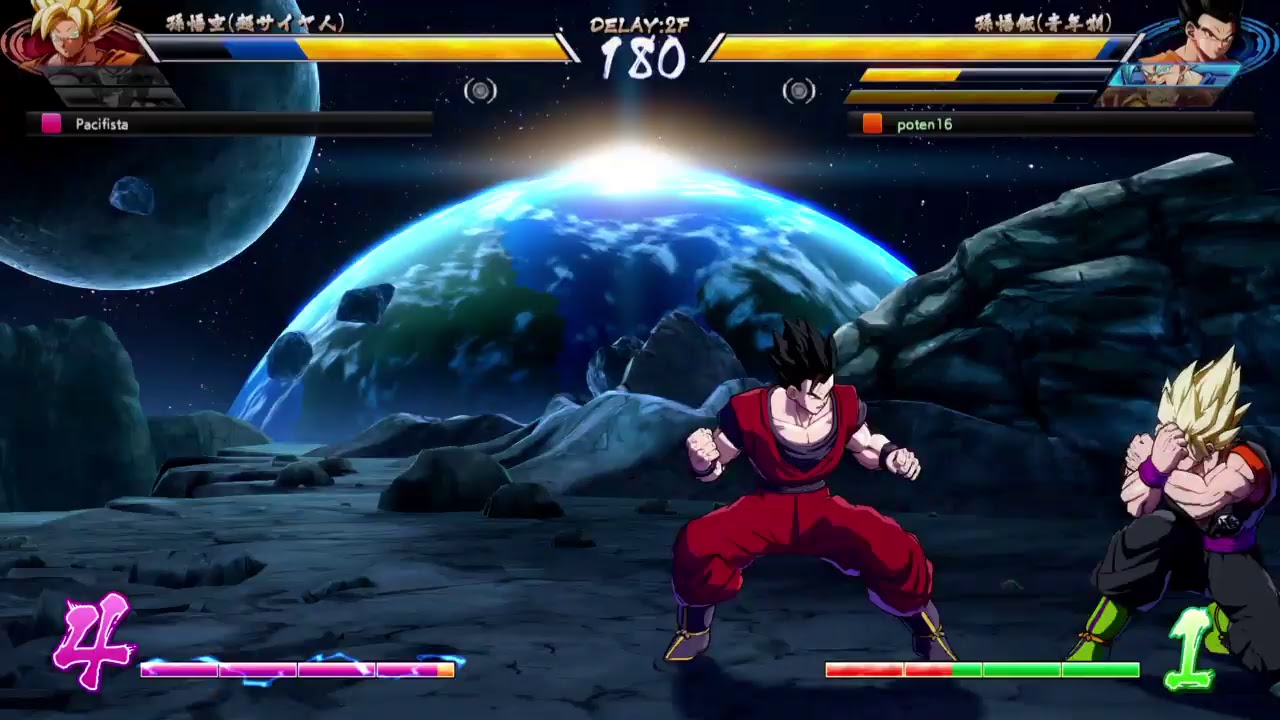
Task: Click the right assist circle indicator
Action: point(800,91)
